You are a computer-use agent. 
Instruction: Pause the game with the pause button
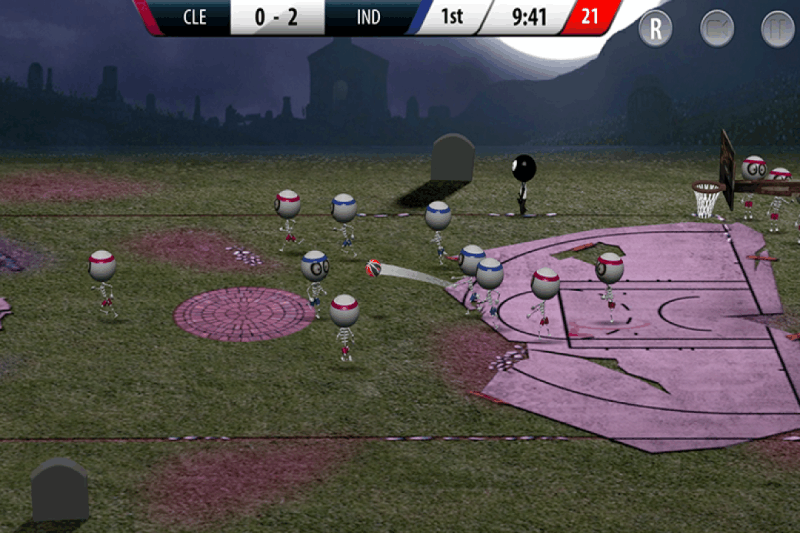(x=777, y=28)
